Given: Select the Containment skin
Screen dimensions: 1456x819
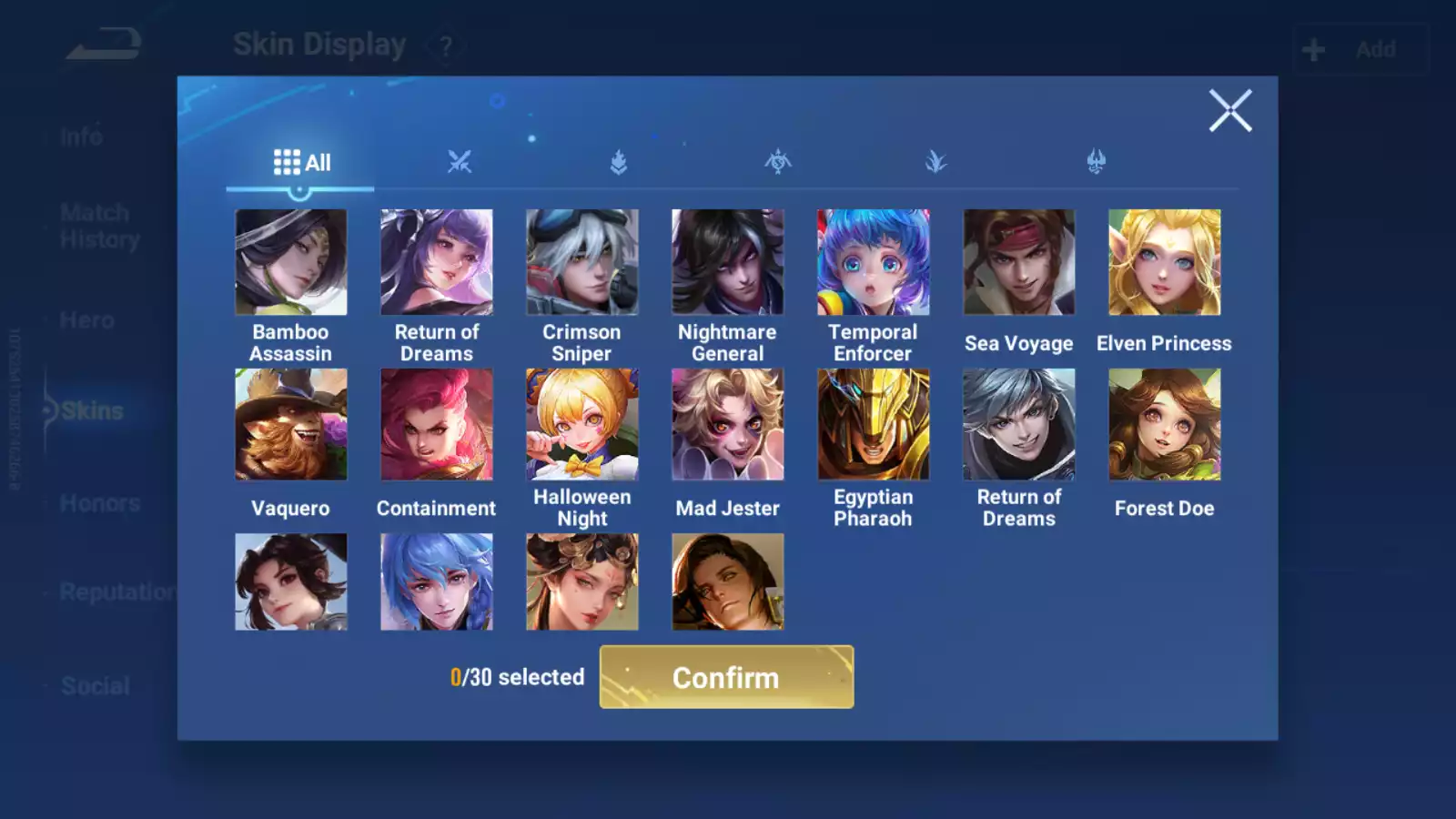Looking at the screenshot, I should [436, 424].
